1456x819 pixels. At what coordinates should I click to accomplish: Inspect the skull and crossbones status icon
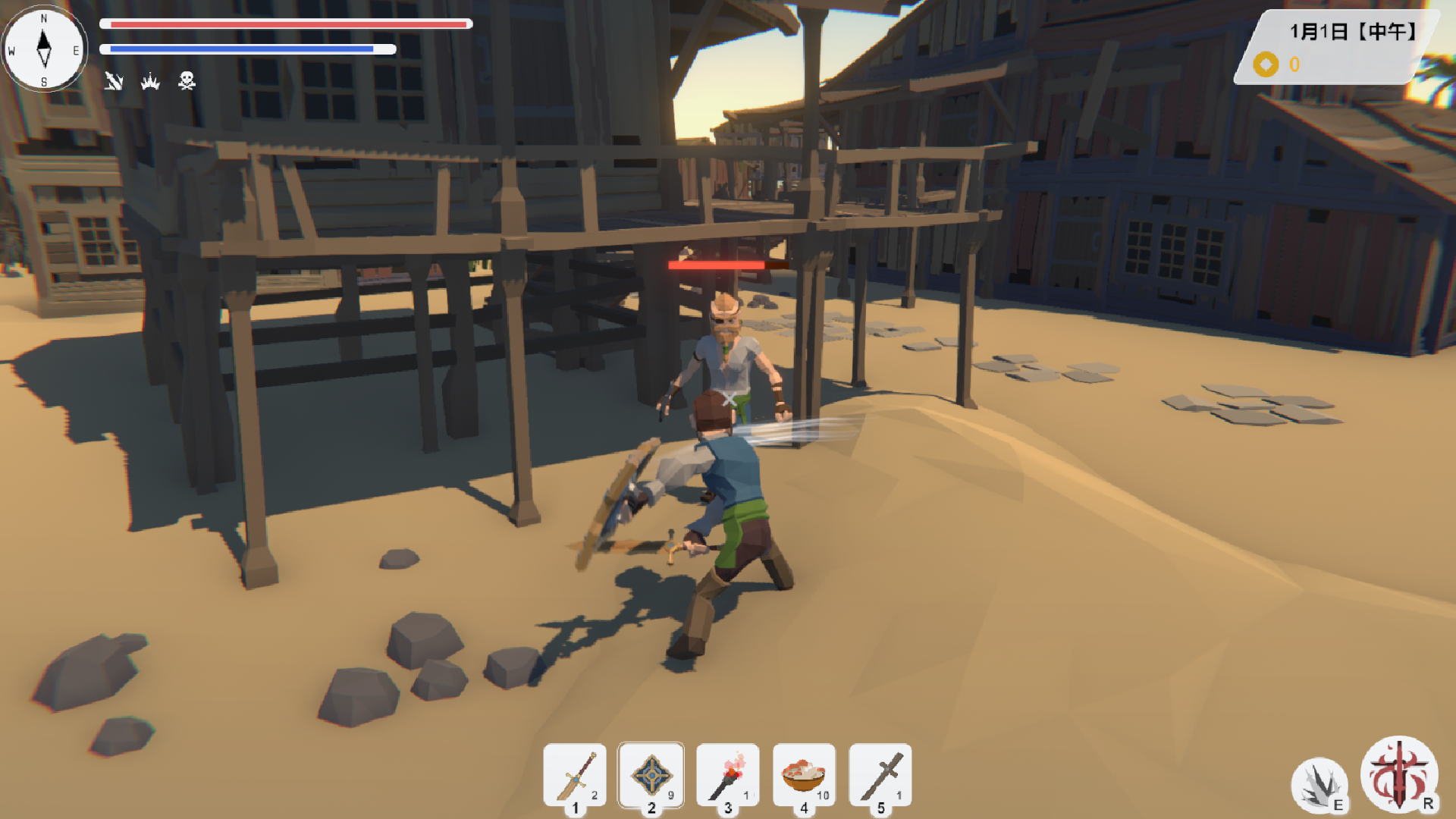click(187, 80)
